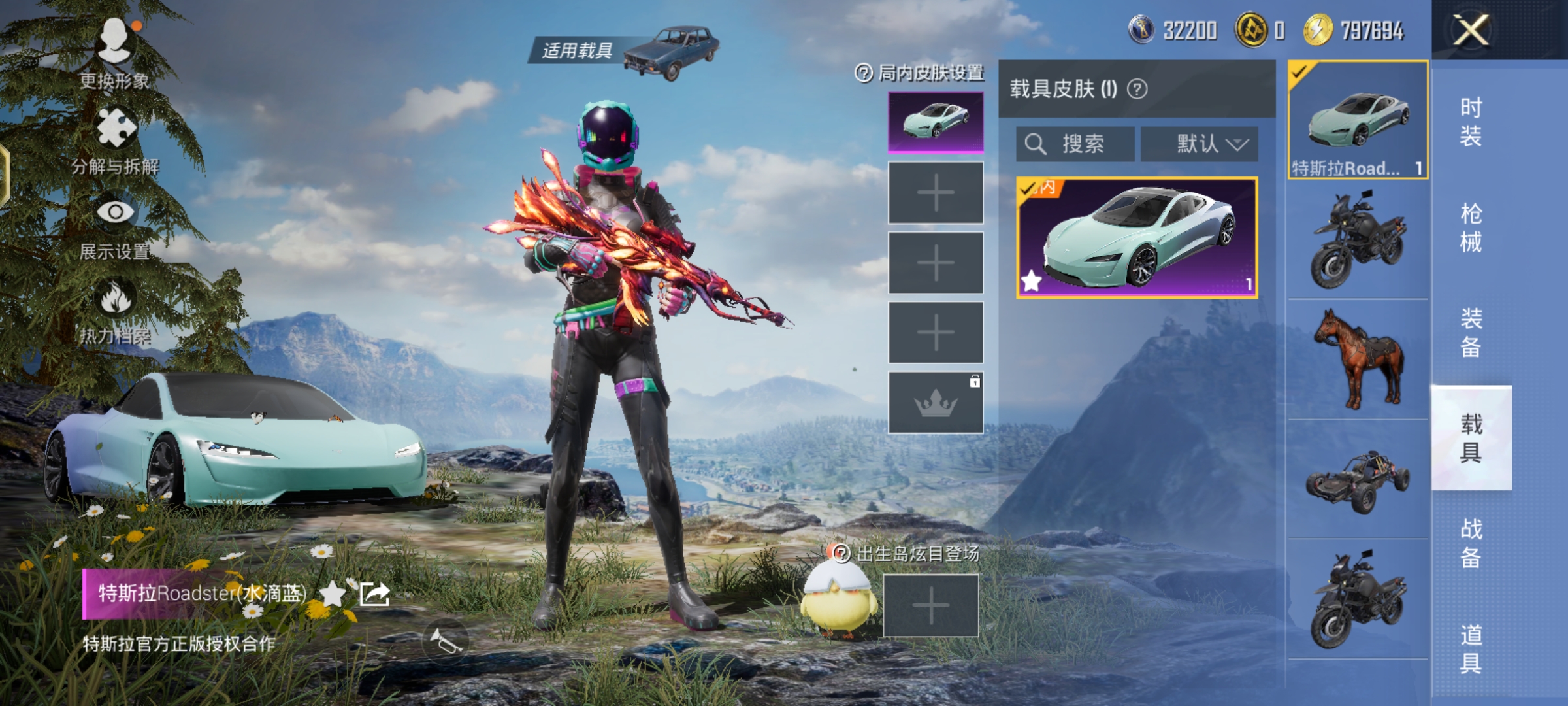Choose the horse vehicle category

pyautogui.click(x=1358, y=360)
